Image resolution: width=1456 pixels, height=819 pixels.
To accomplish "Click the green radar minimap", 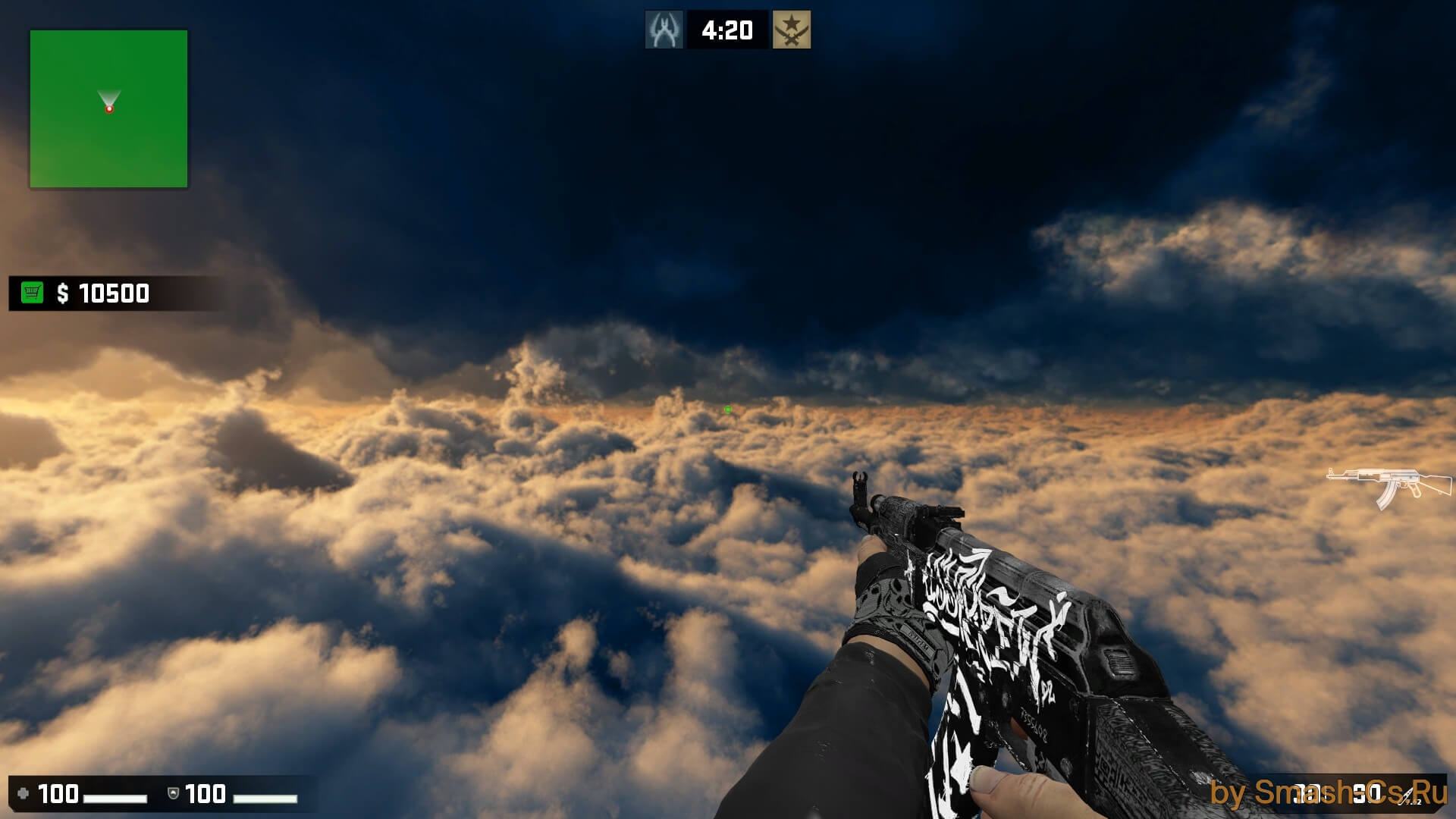I will point(108,109).
